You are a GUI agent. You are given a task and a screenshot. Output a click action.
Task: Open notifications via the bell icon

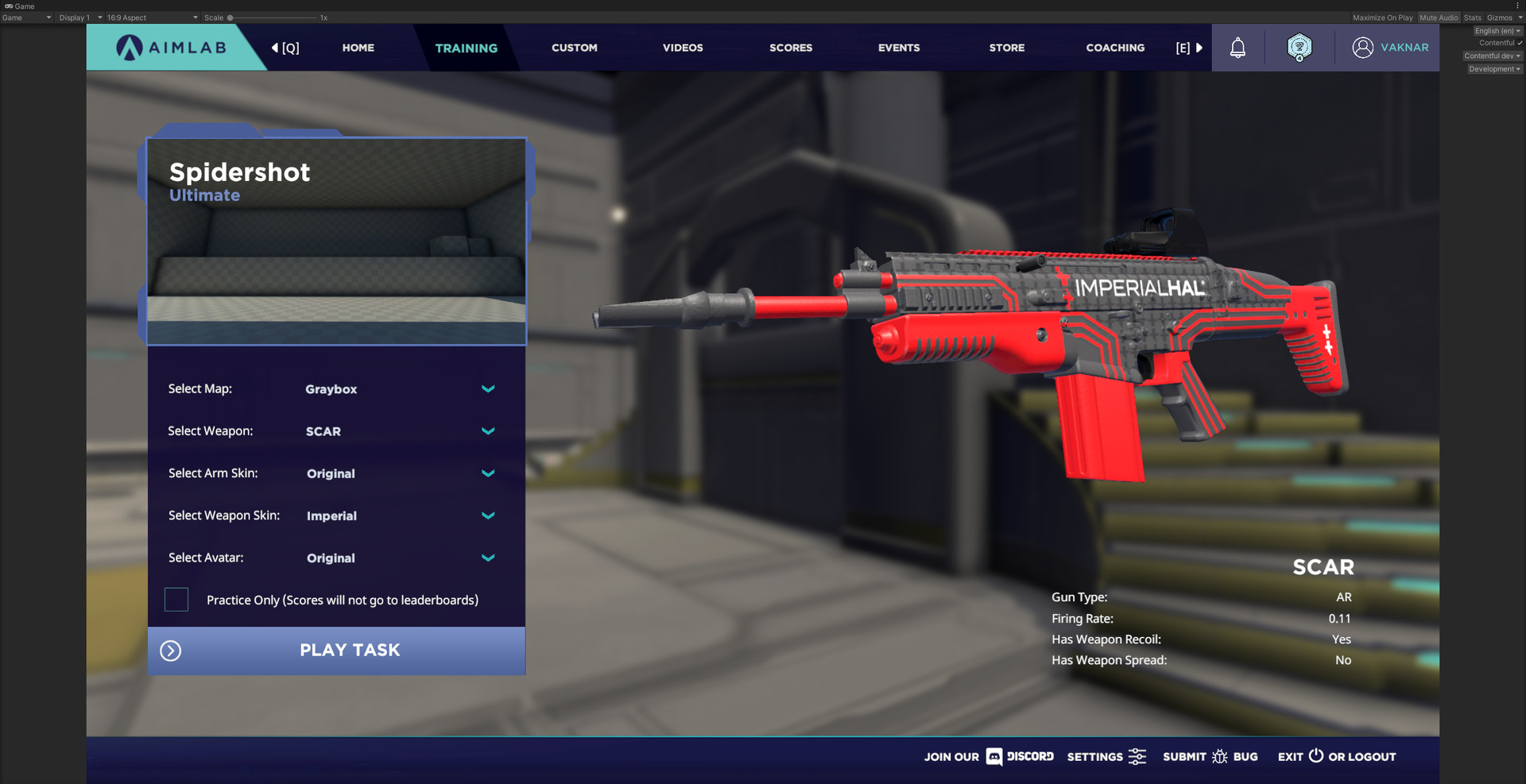click(1237, 48)
